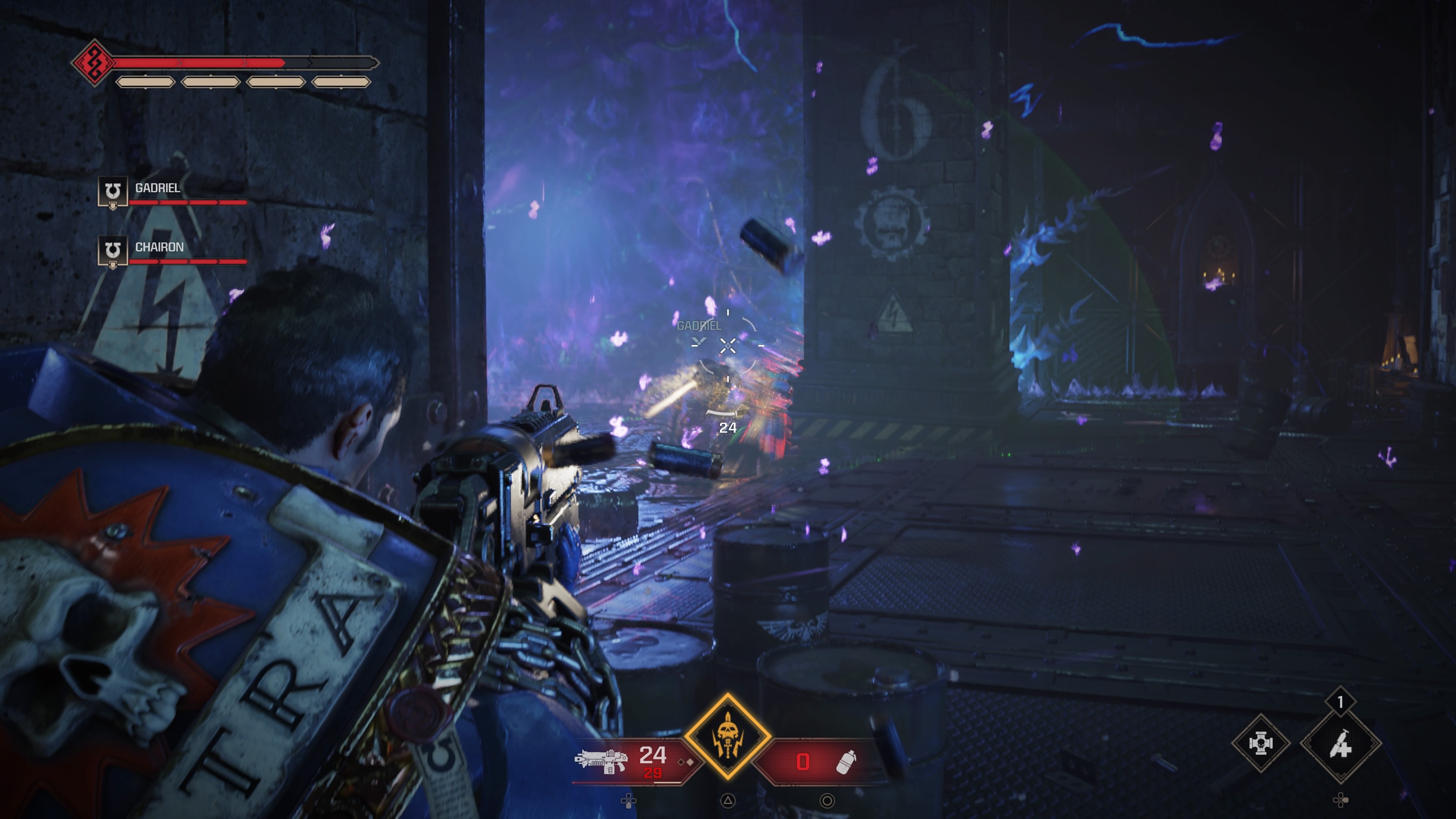Click the red chapter emblem by health bar
Image resolution: width=1456 pixels, height=819 pixels.
(x=93, y=62)
